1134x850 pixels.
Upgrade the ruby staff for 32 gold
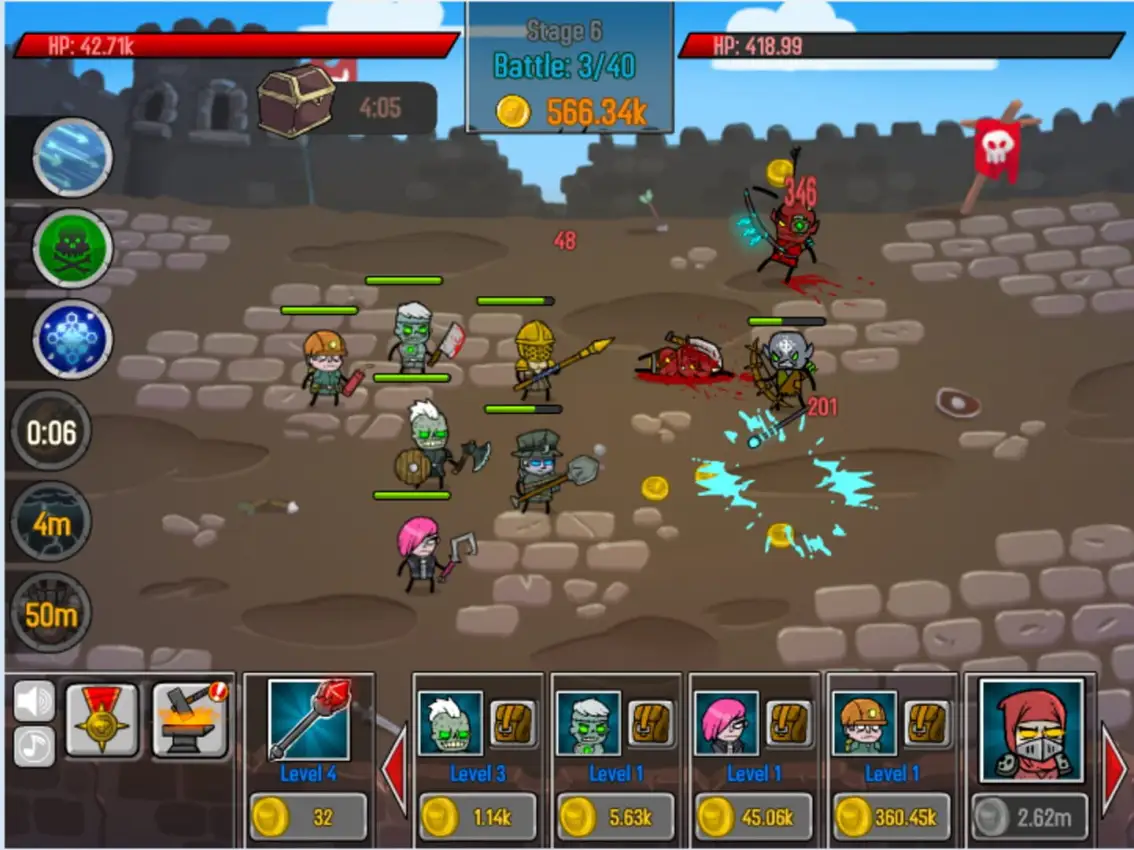tap(308, 817)
